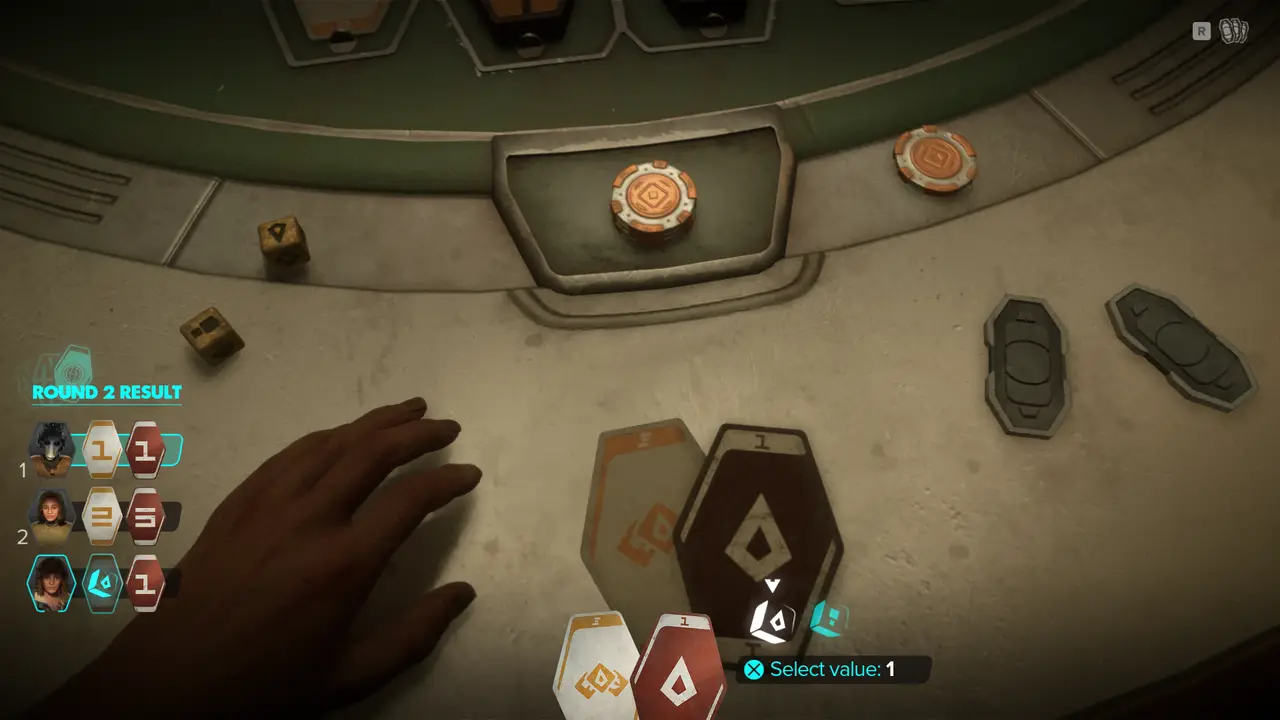Click the teal-outlined player portrait
1280x720 pixels.
[51, 583]
